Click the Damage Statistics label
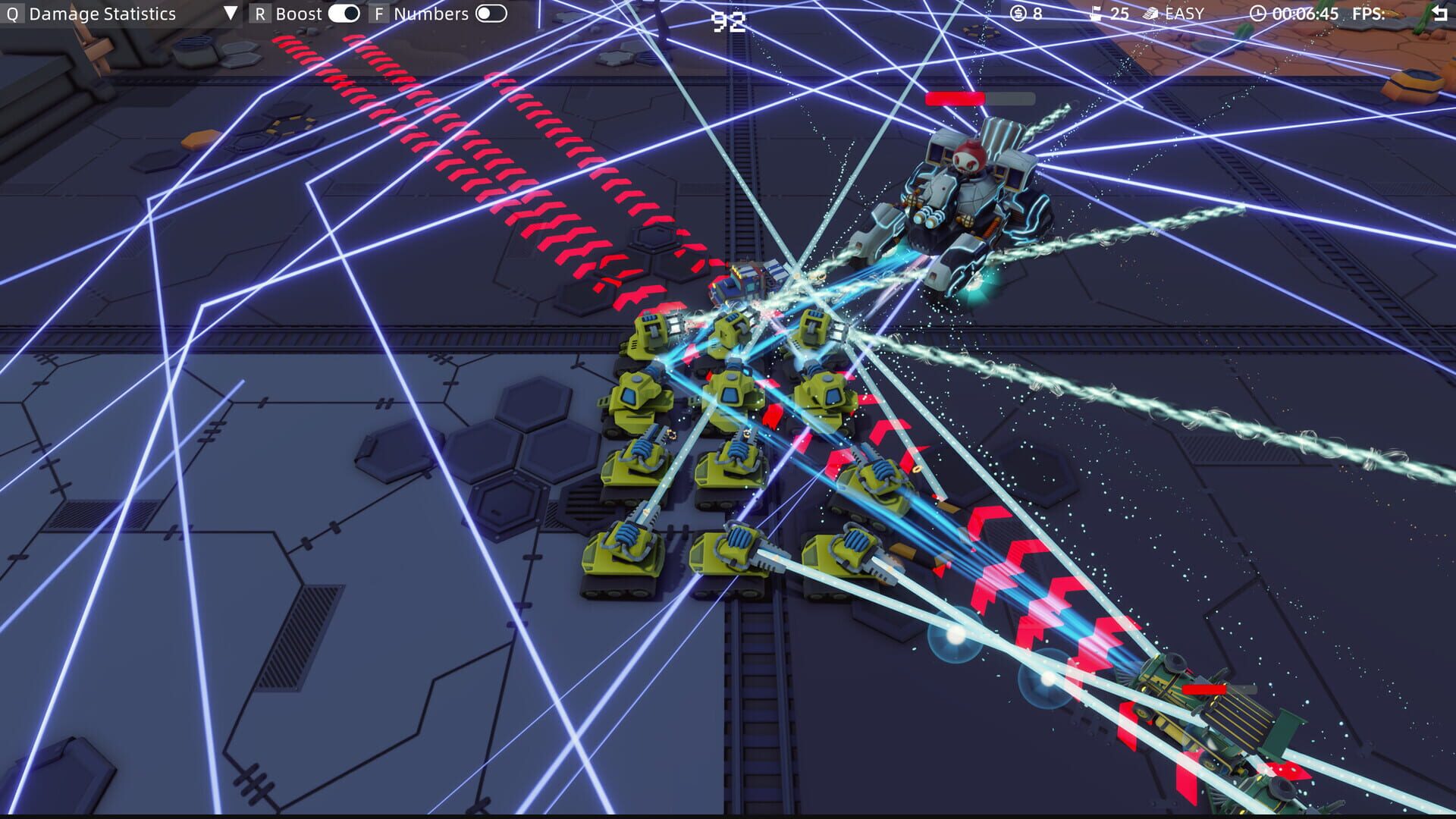1456x819 pixels. [x=101, y=13]
